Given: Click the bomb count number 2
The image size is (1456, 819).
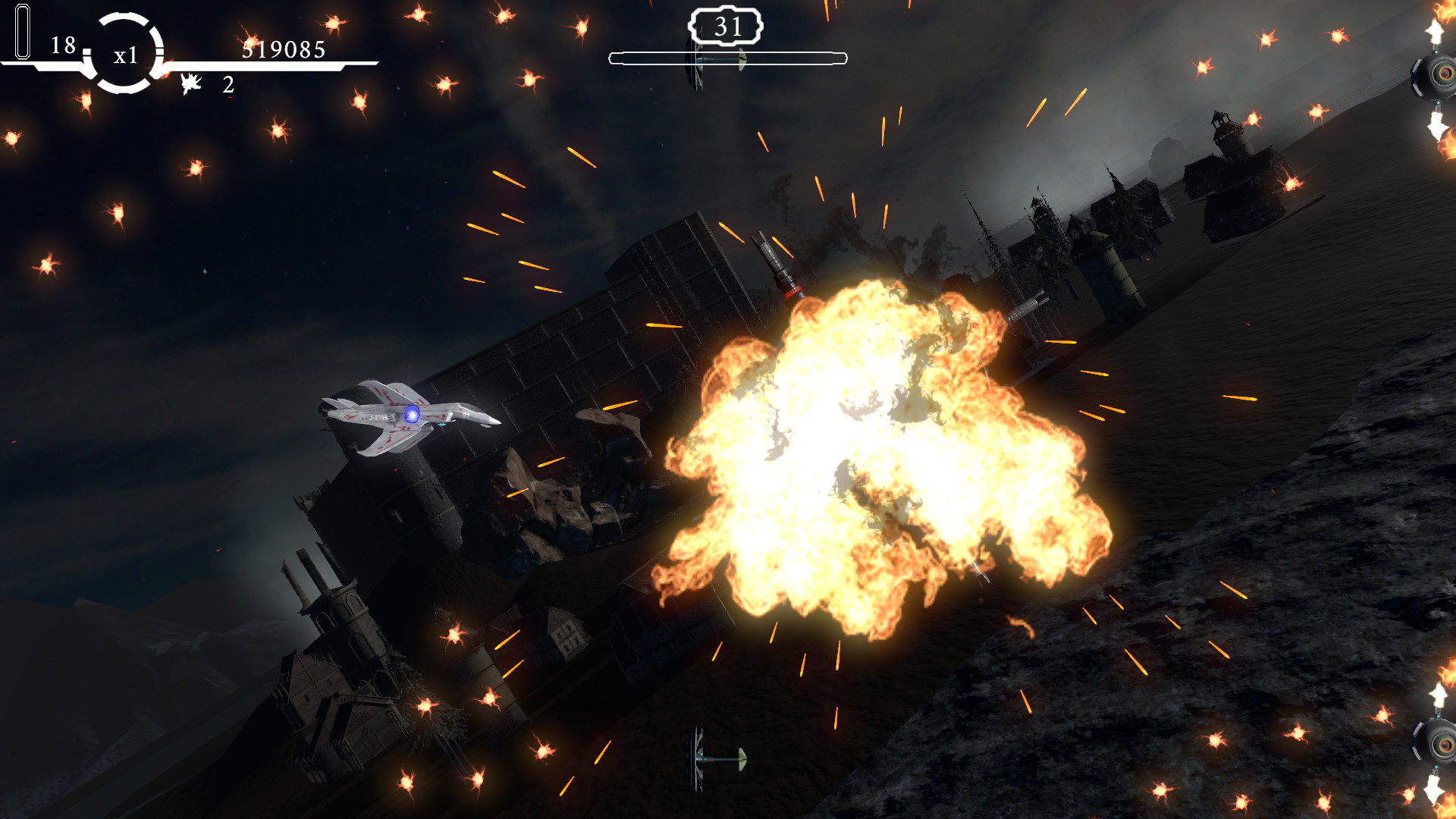Looking at the screenshot, I should point(225,85).
